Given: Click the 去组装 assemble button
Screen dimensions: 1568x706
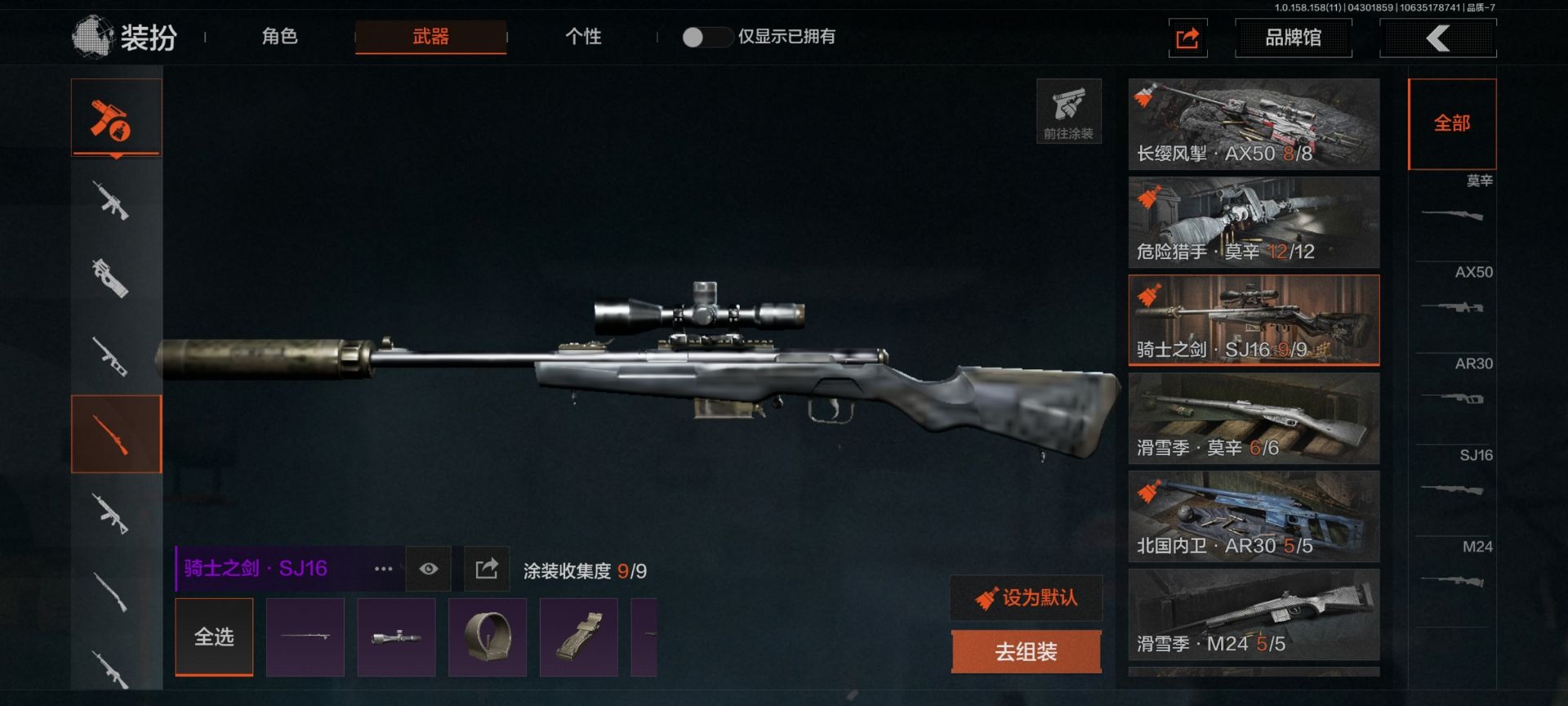Looking at the screenshot, I should [x=1027, y=651].
